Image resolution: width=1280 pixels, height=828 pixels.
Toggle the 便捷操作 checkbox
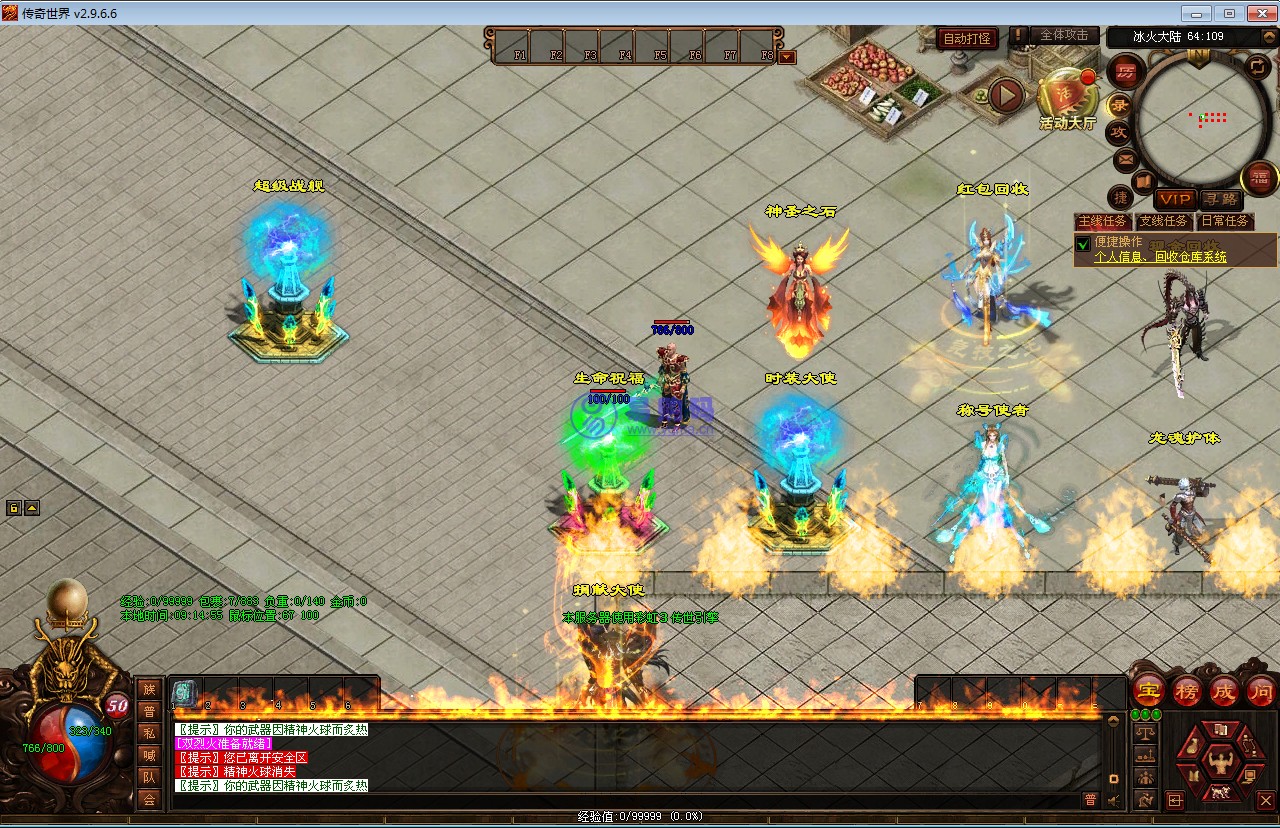pyautogui.click(x=1082, y=243)
